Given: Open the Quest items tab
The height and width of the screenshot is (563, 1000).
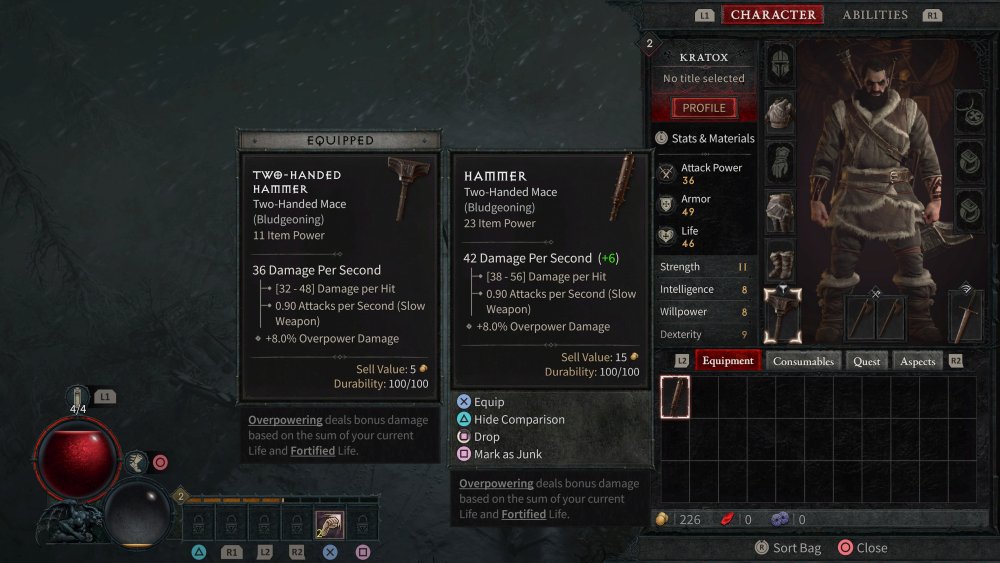Looking at the screenshot, I should (x=867, y=361).
